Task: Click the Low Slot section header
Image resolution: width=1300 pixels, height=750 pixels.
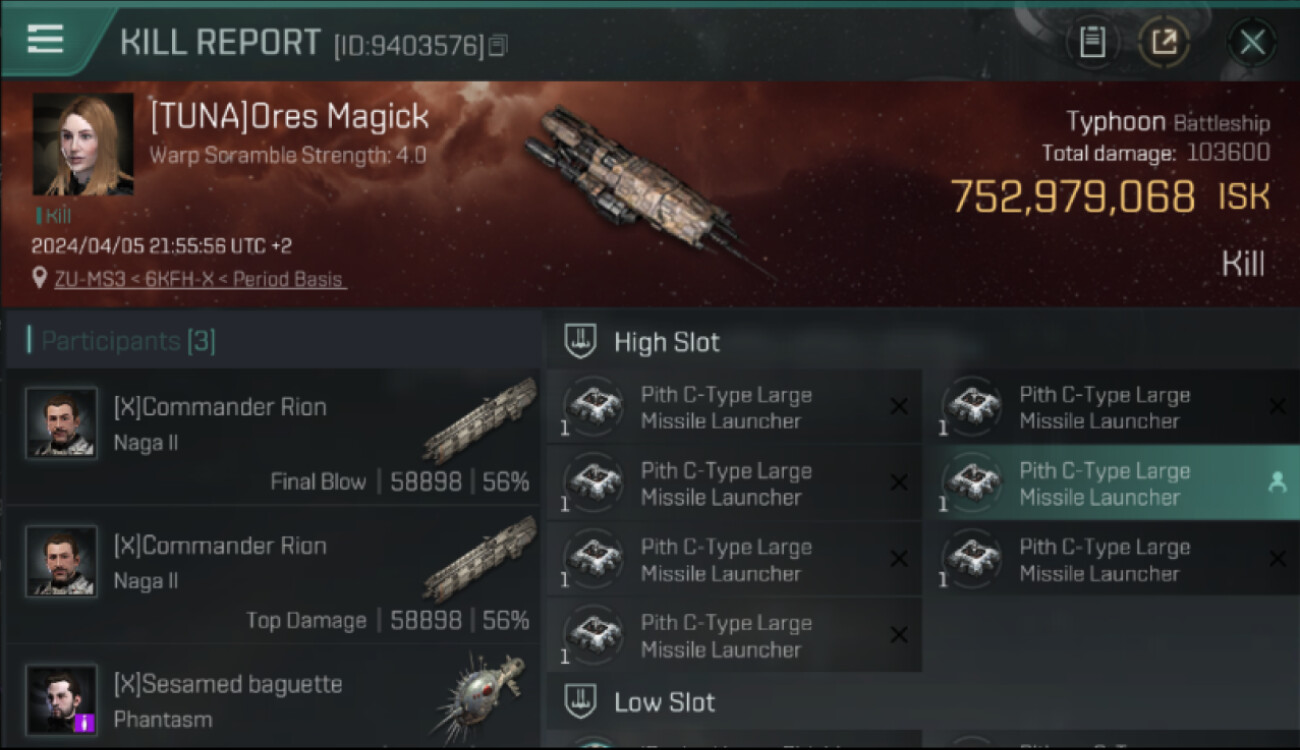Action: (664, 702)
